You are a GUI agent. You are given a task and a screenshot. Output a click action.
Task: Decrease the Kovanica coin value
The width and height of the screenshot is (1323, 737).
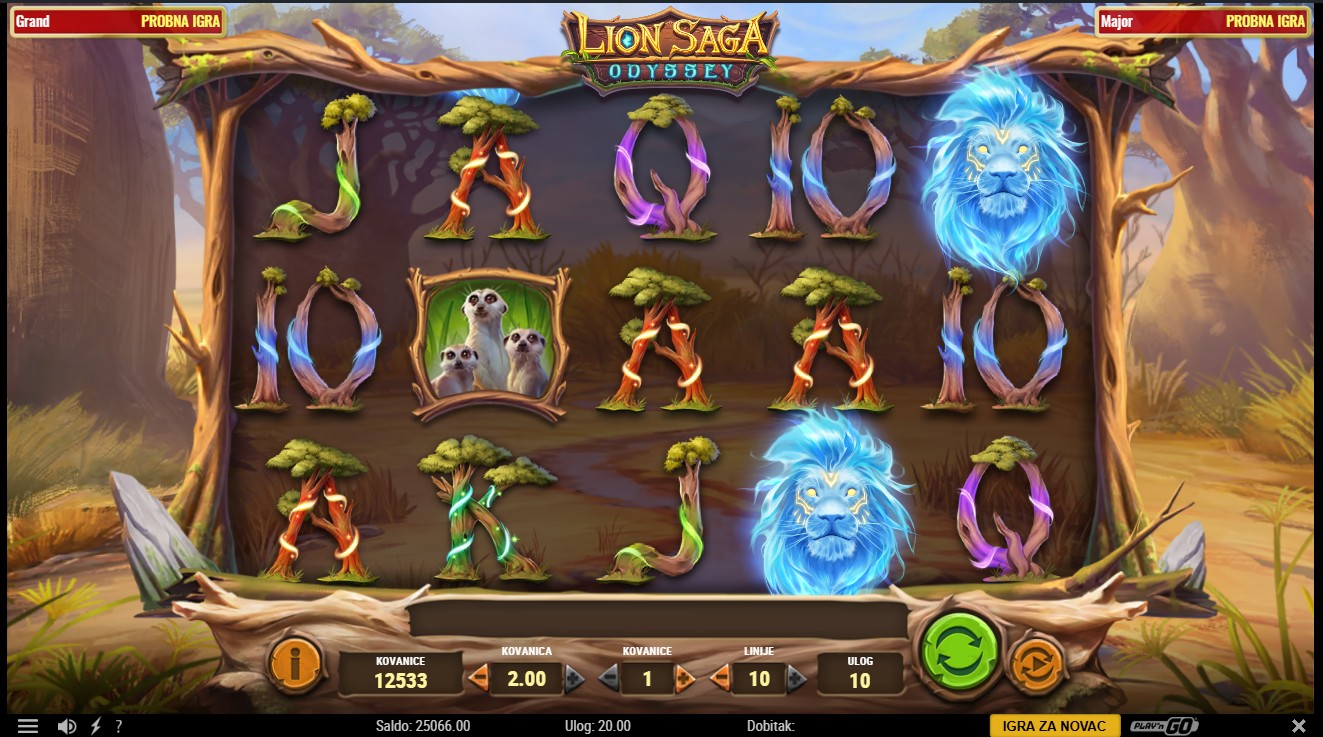(478, 679)
